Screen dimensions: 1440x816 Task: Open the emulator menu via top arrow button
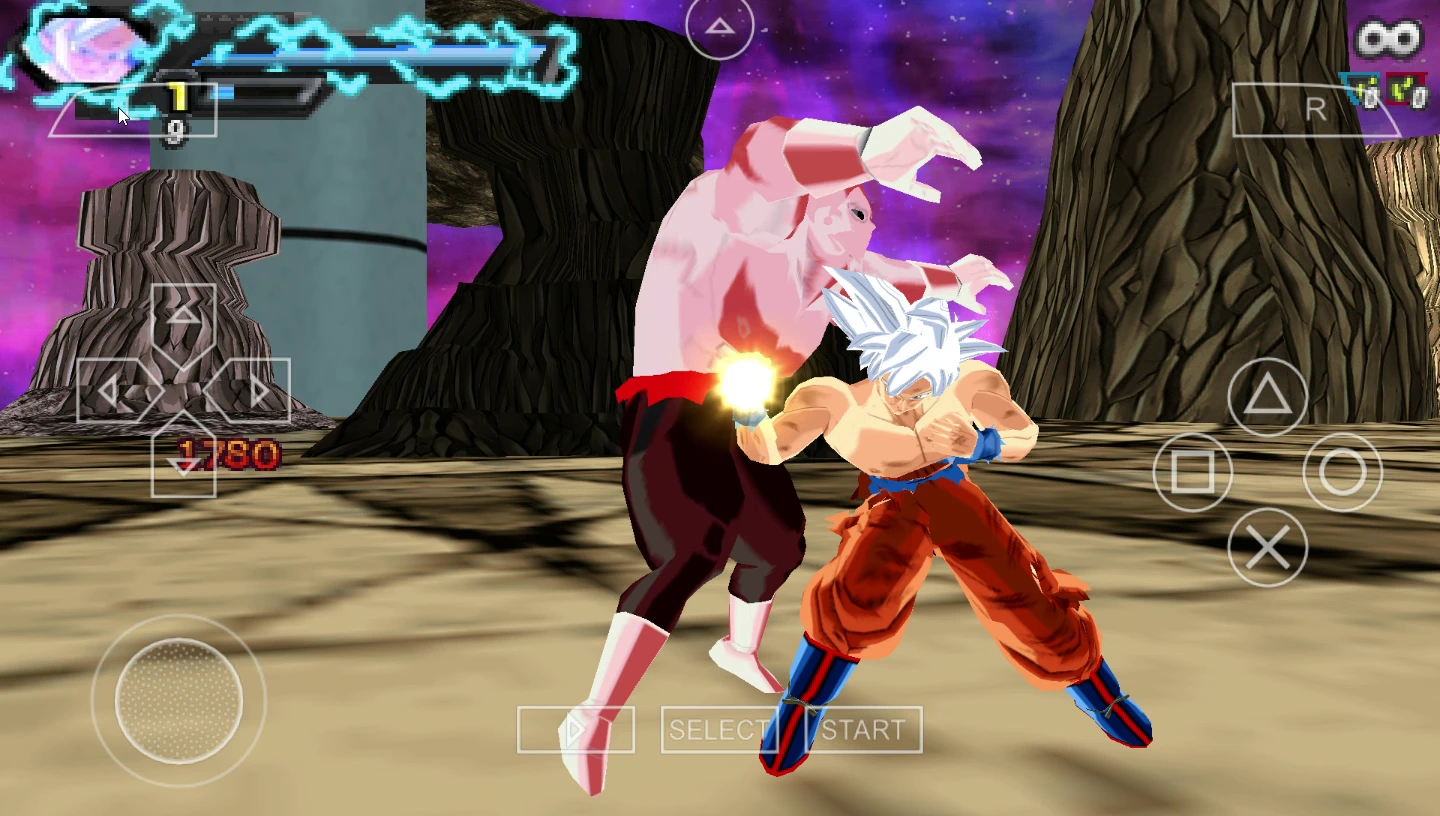tap(720, 27)
